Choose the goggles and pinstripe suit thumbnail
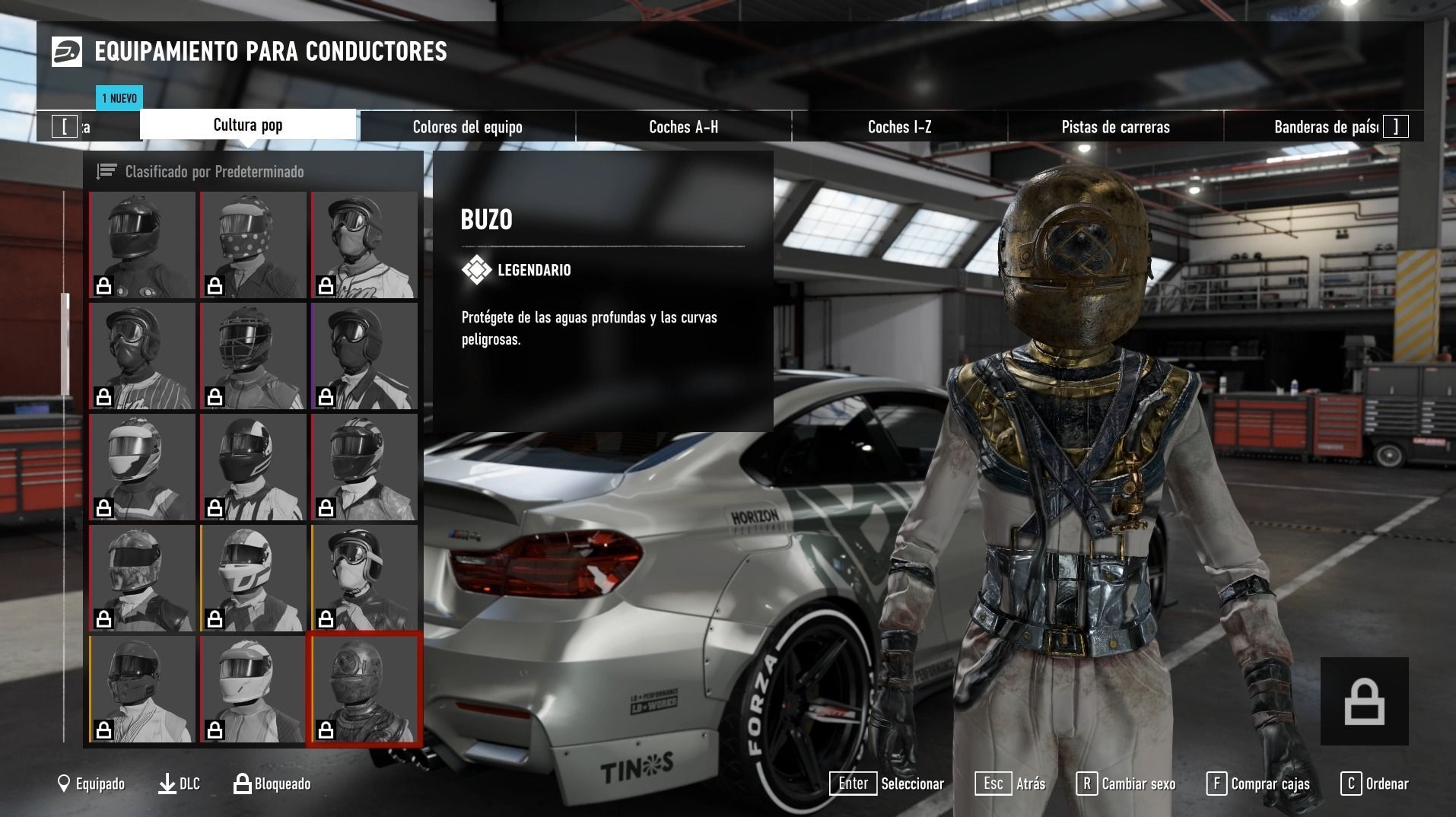 point(142,356)
